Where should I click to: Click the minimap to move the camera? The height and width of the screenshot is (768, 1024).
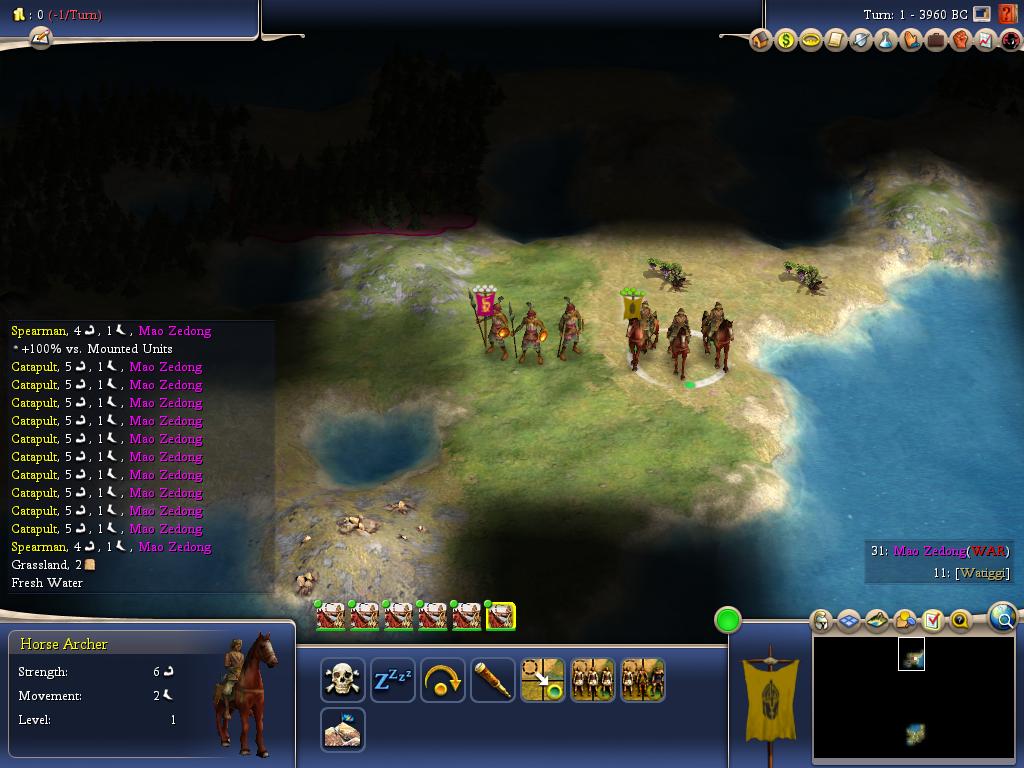click(910, 700)
